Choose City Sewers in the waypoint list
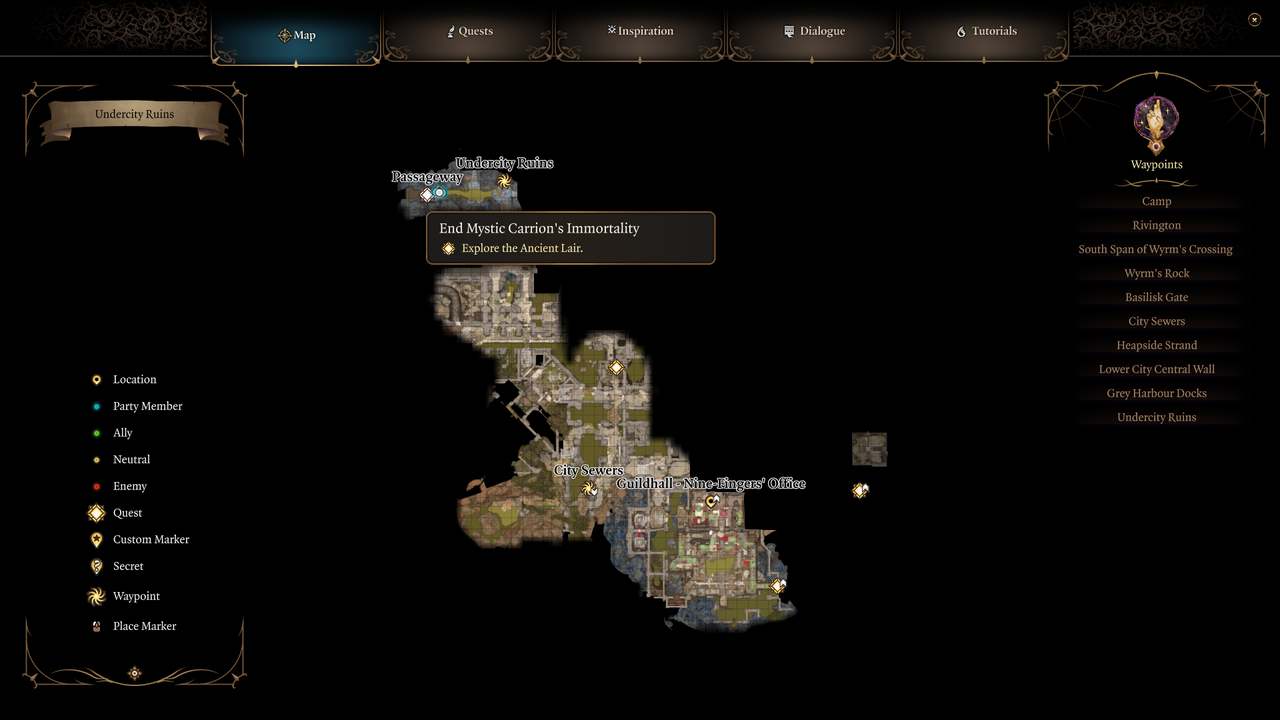This screenshot has height=720, width=1280. tap(1156, 321)
